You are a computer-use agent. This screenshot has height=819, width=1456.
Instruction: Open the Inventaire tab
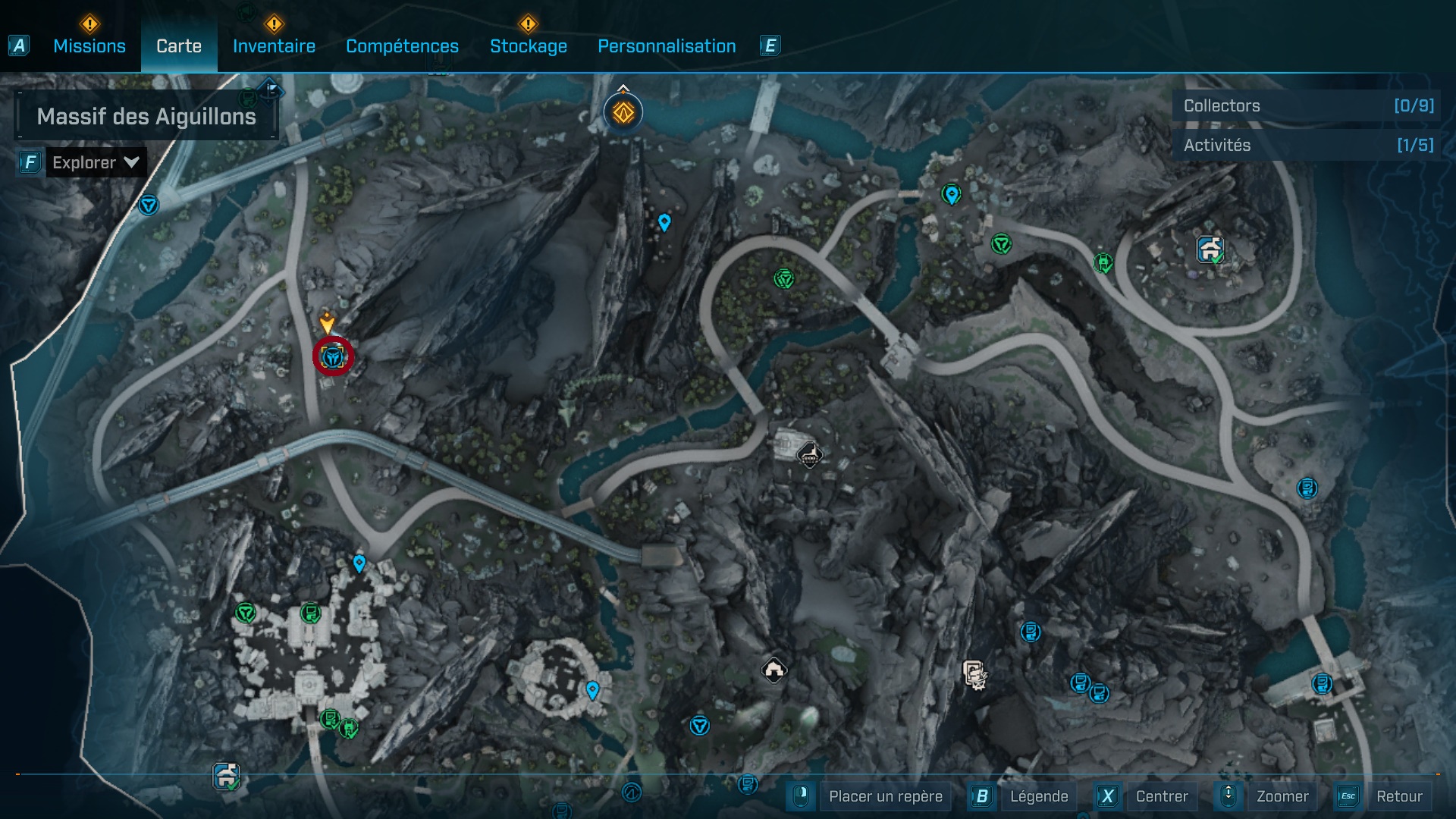274,45
